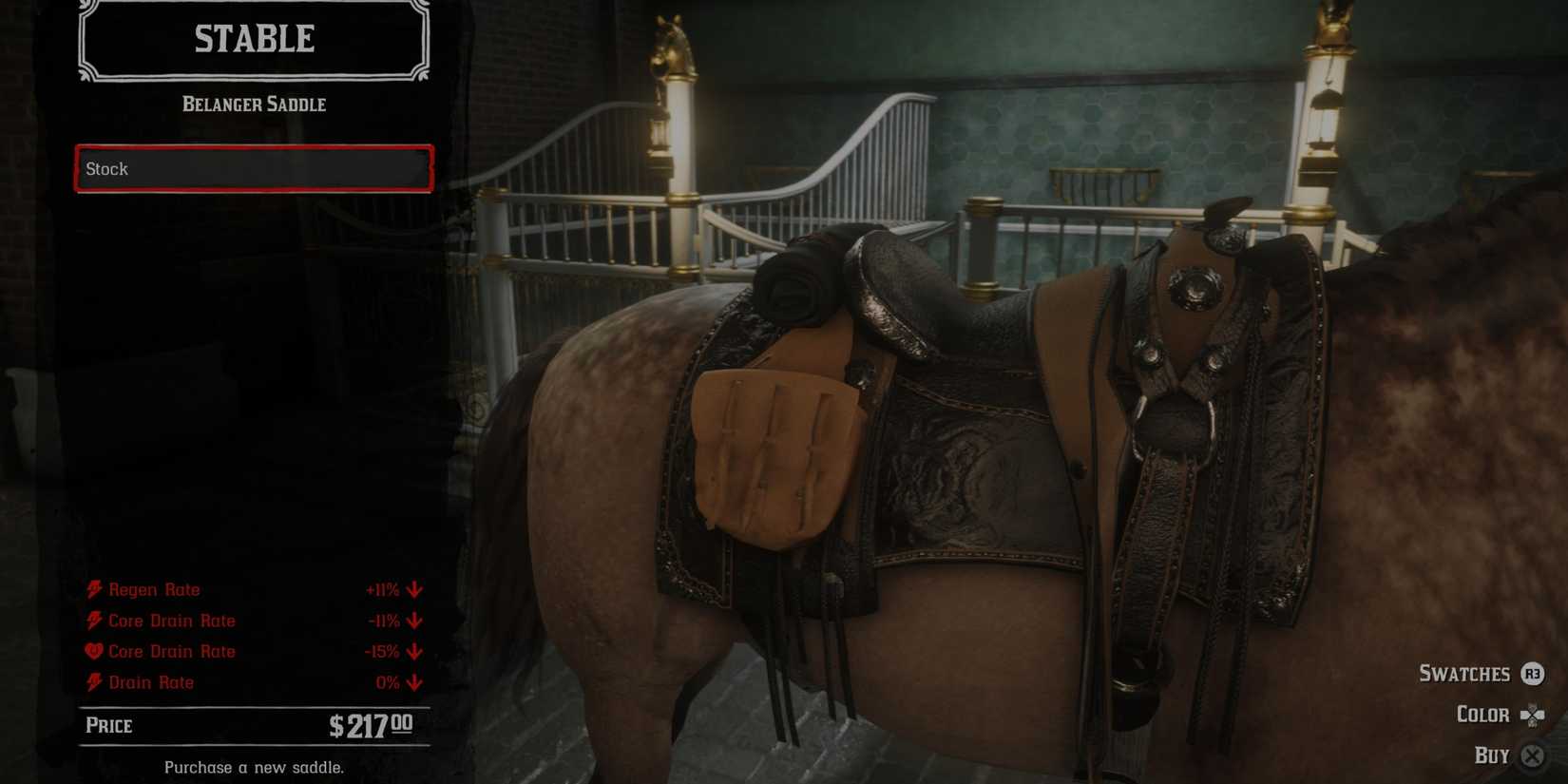1568x784 pixels.
Task: Click the Purchase a new saddle text
Action: [x=254, y=766]
